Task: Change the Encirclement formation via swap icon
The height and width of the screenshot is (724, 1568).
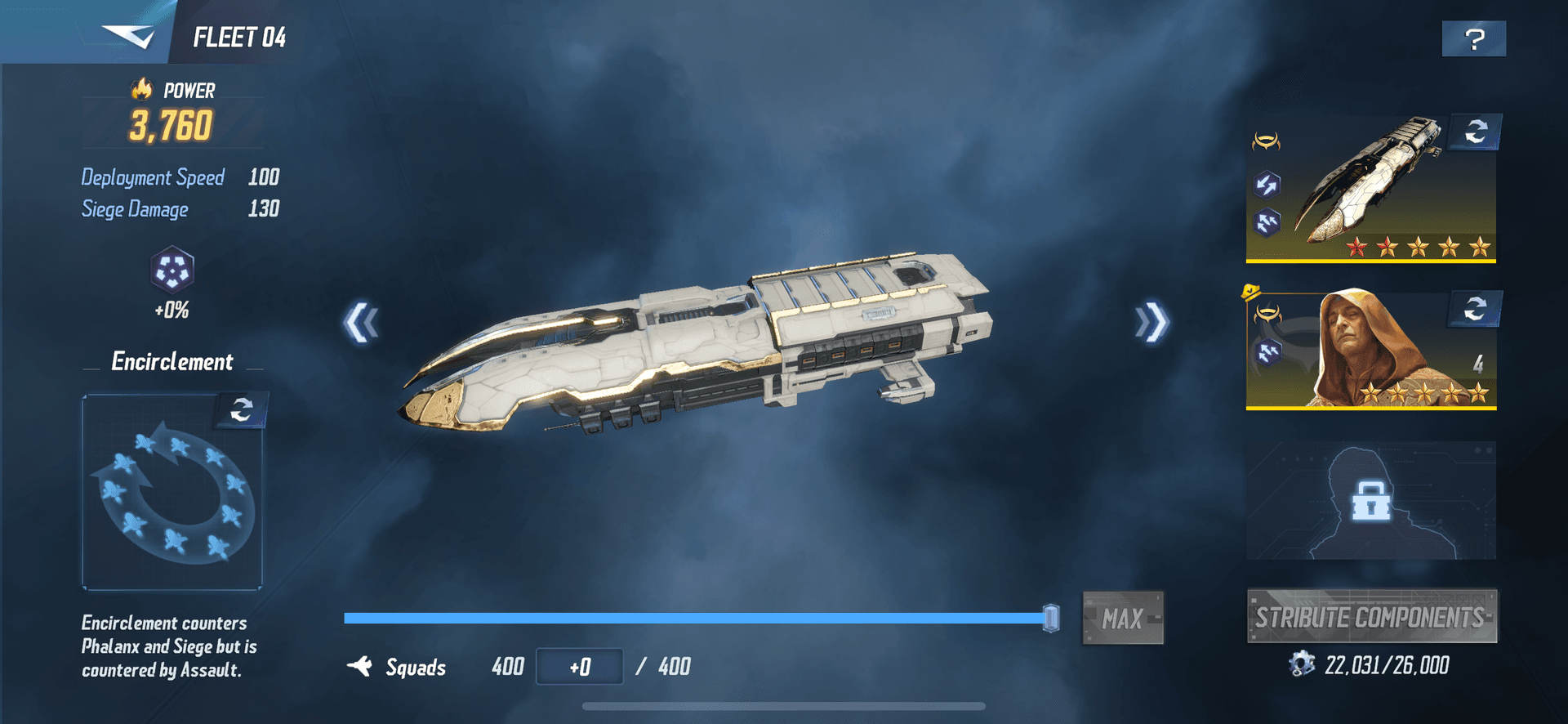Action: (241, 409)
